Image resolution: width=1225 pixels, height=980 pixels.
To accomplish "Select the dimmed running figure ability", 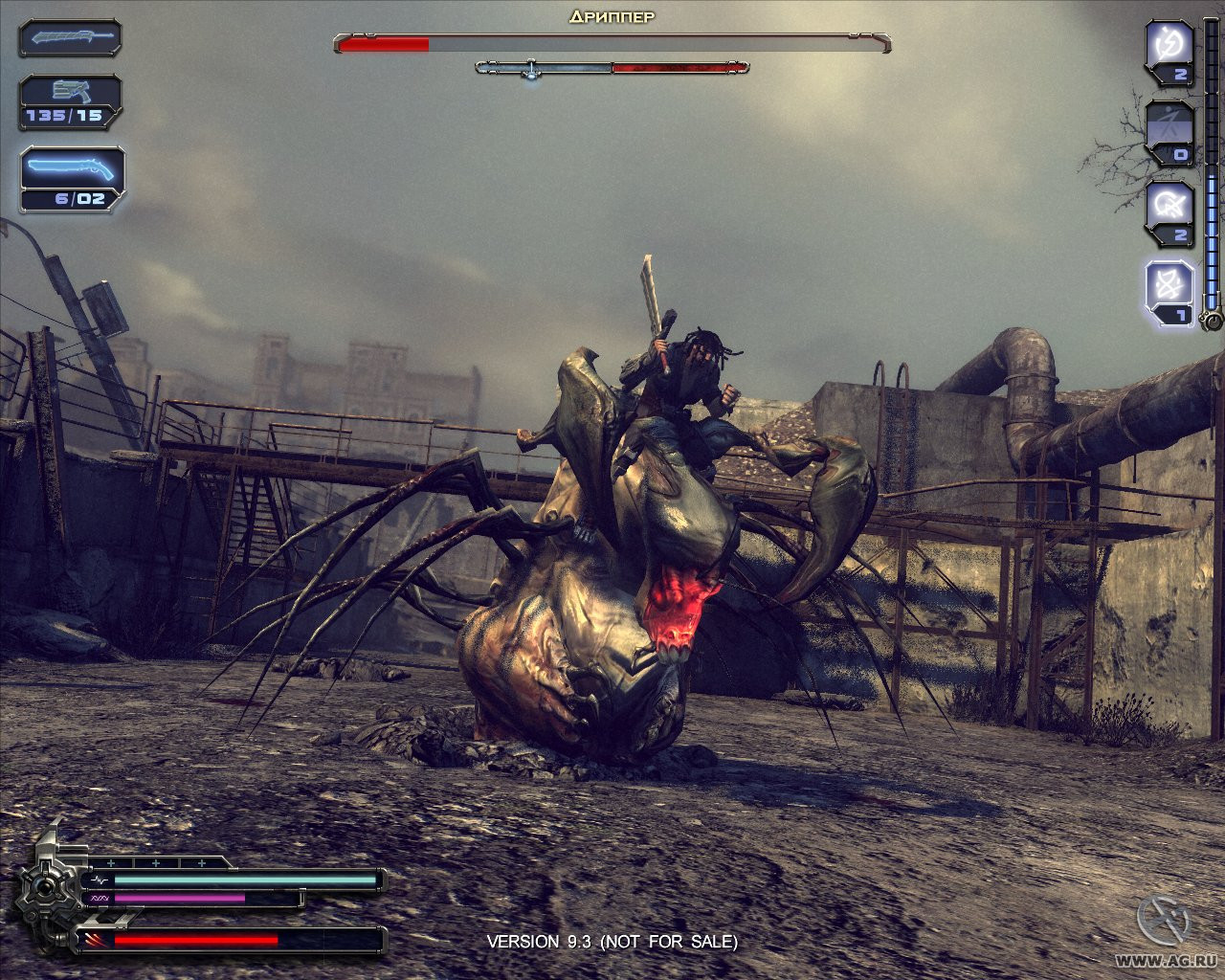I will 1170,124.
